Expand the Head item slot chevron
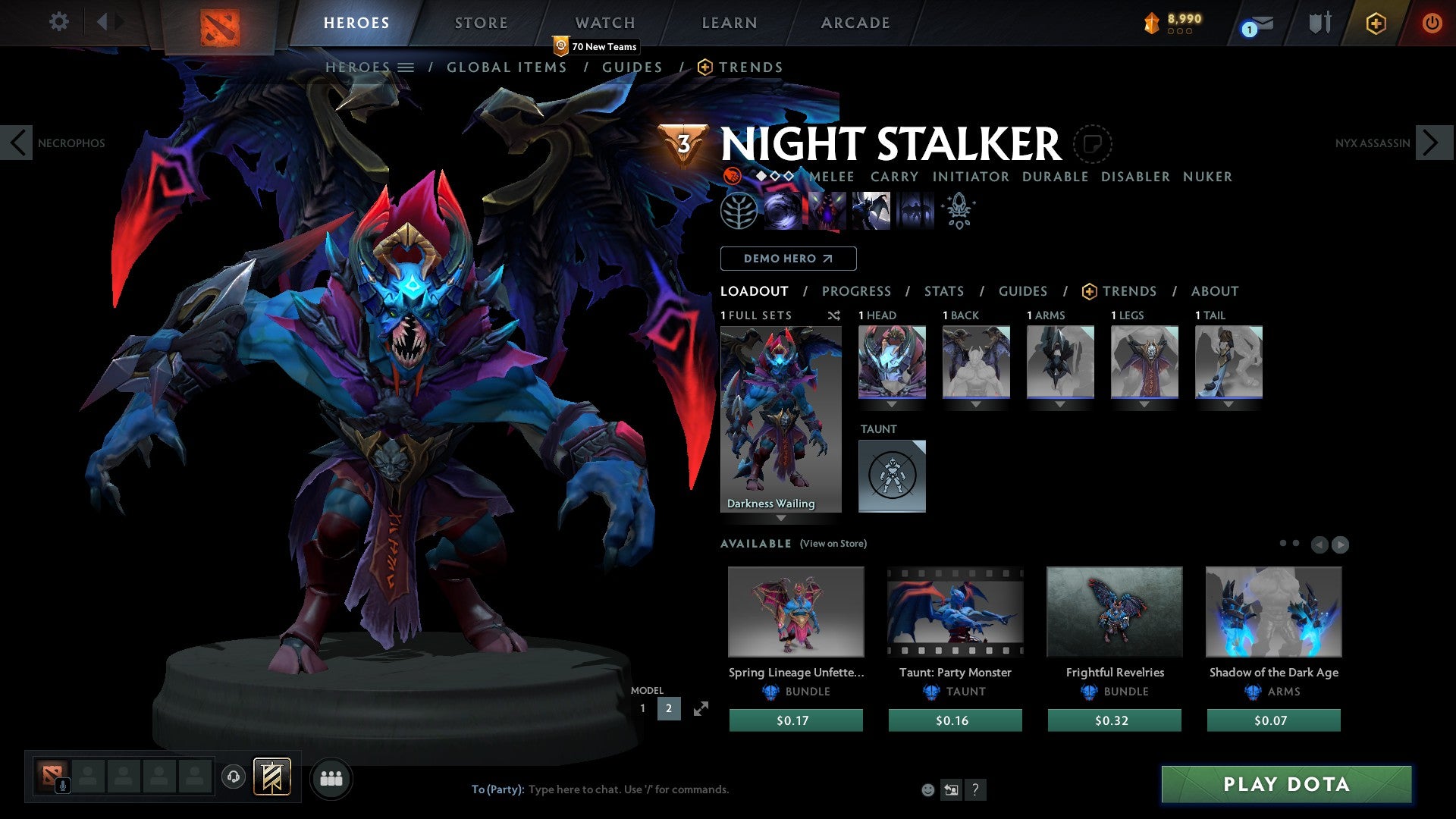This screenshot has height=819, width=1456. pos(892,404)
